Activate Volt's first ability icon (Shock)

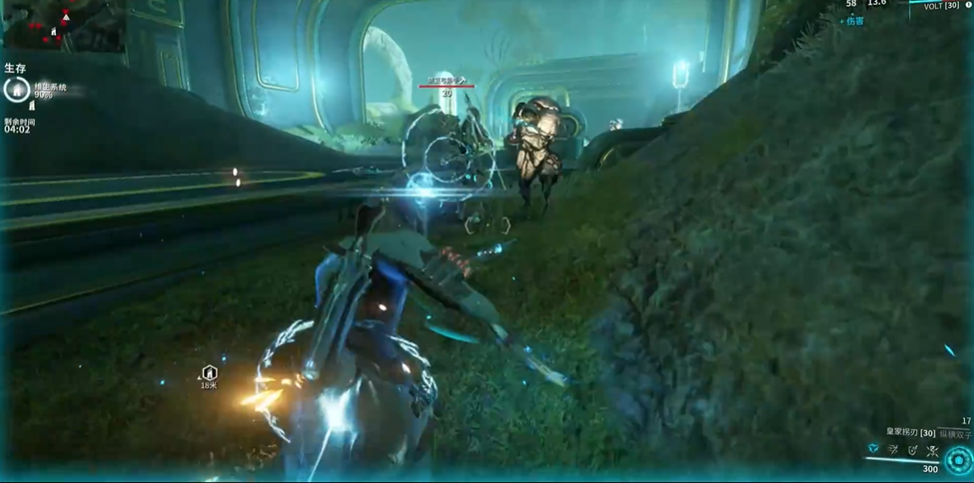click(x=873, y=450)
